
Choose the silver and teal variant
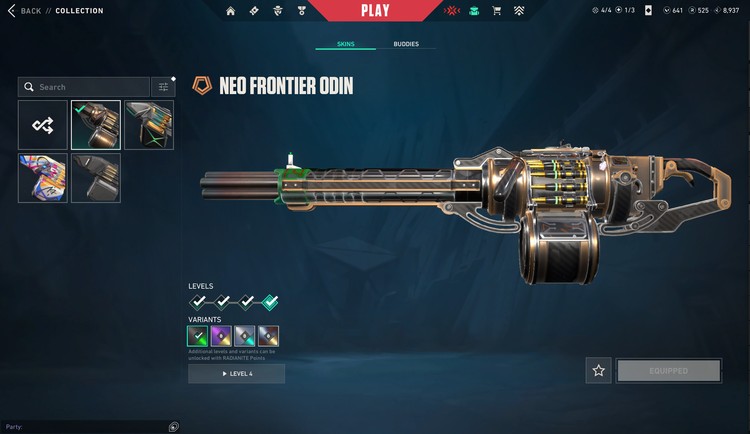[245, 336]
